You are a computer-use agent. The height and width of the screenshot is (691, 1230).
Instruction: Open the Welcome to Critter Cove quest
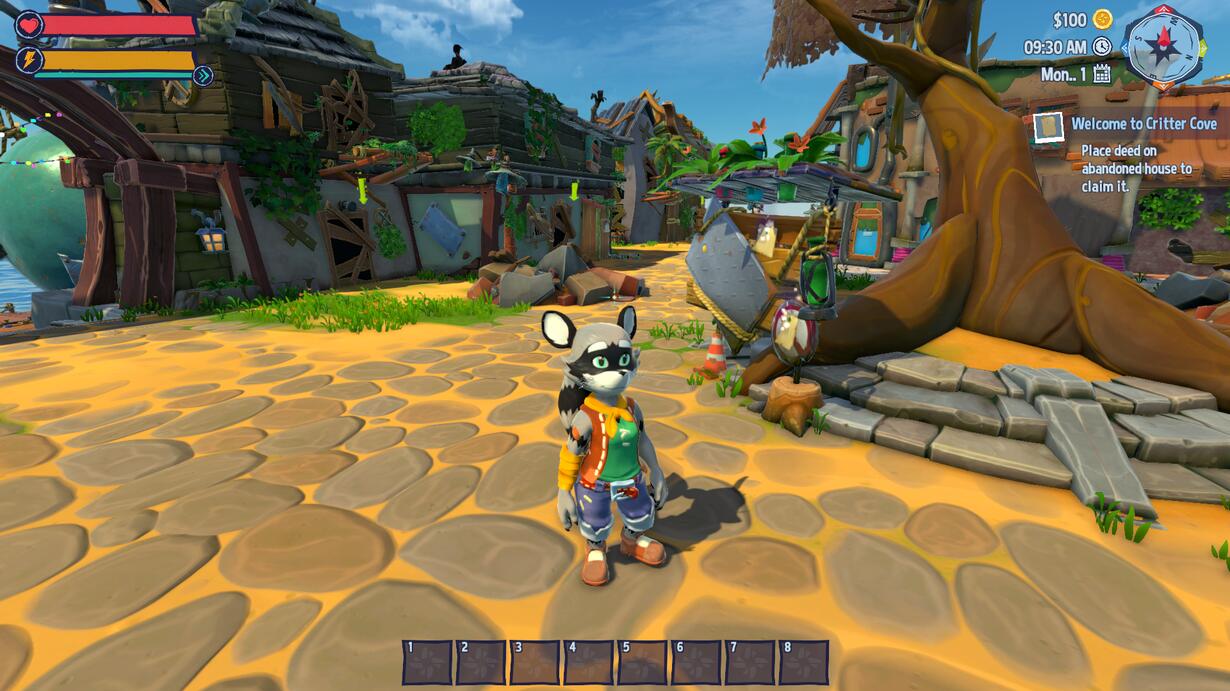tap(1143, 124)
